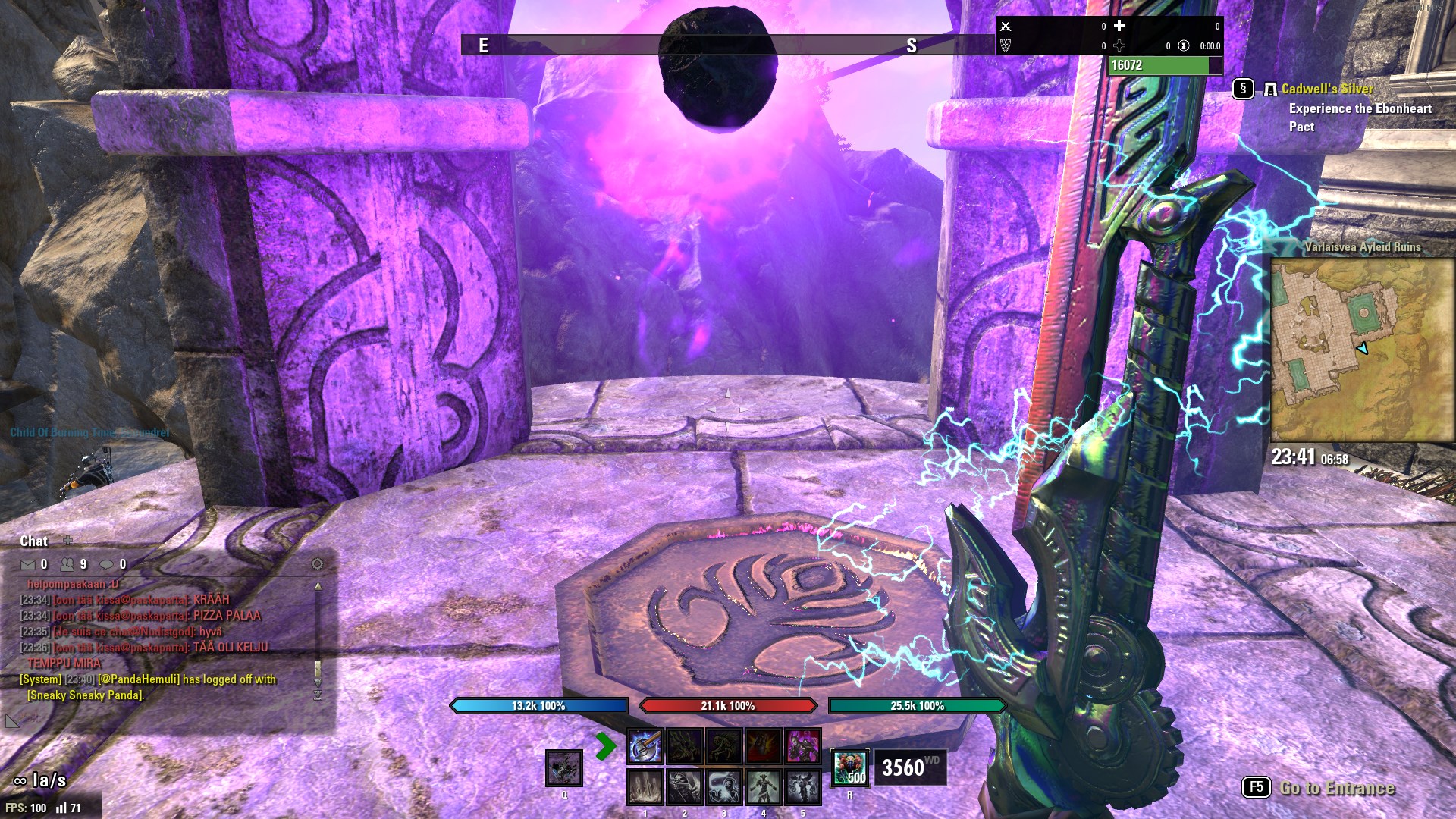Trigger the ultimate ability showing 500
1456x819 pixels.
point(850,767)
